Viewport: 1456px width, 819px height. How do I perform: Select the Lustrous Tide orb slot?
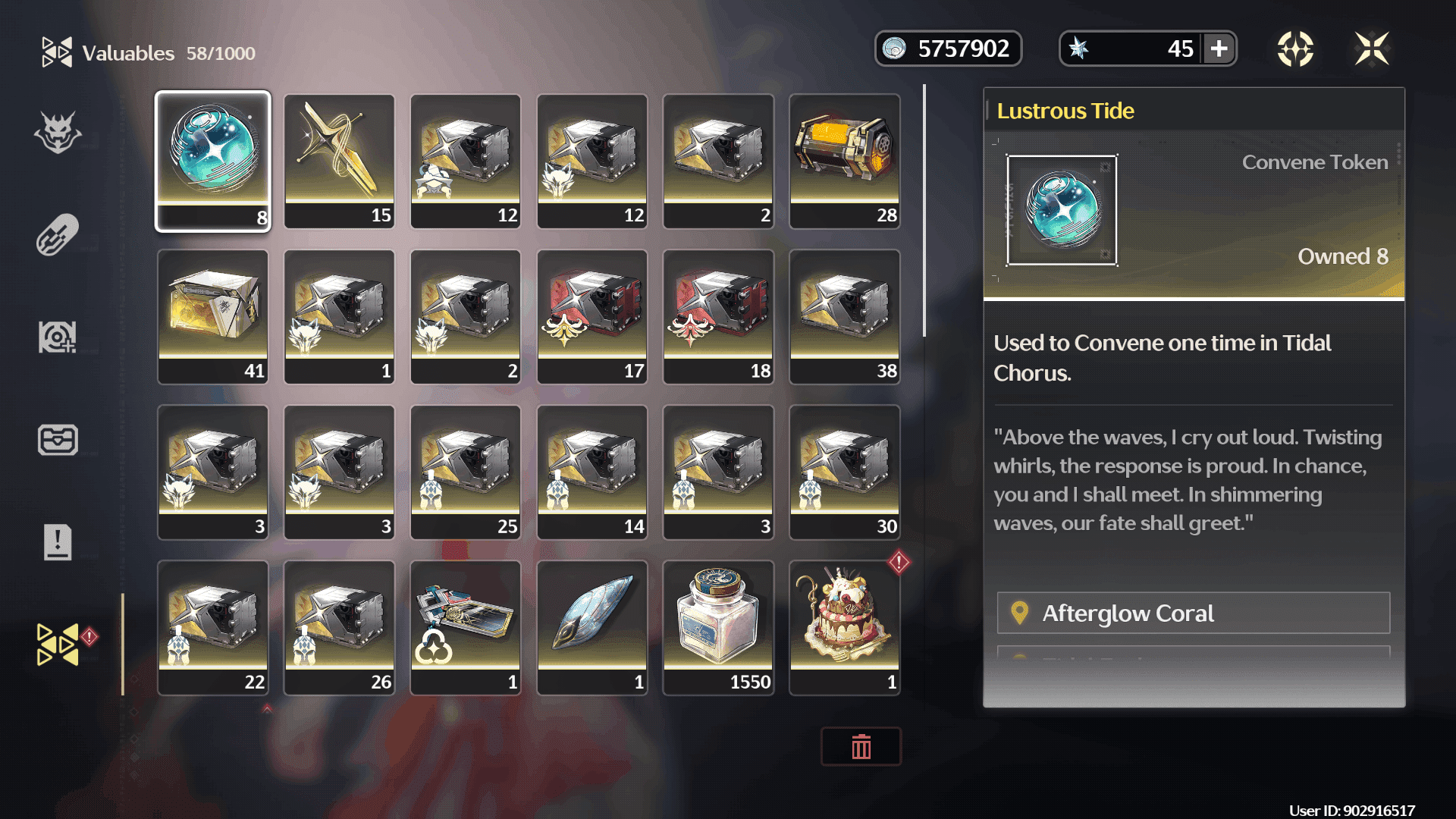pos(213,161)
